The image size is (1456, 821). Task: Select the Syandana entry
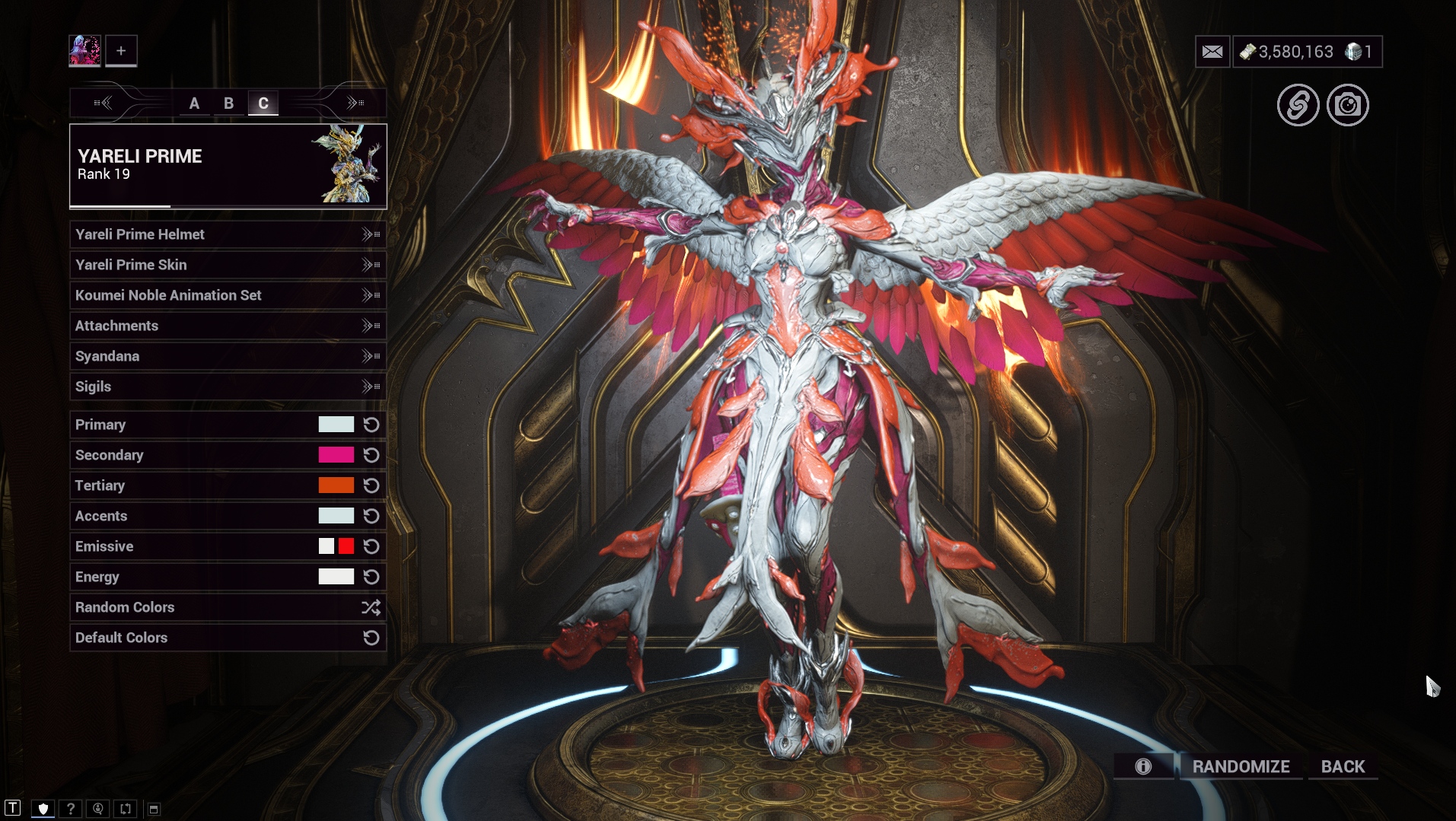tap(228, 356)
